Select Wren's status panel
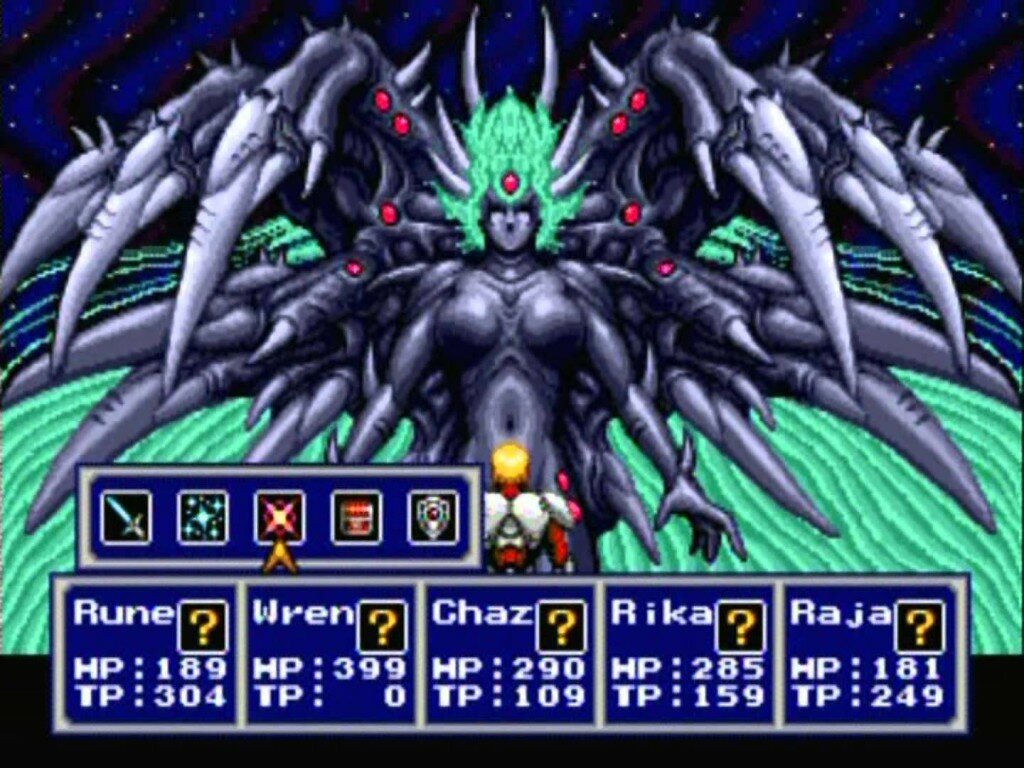Screen dimensions: 1024x768 point(329,653)
